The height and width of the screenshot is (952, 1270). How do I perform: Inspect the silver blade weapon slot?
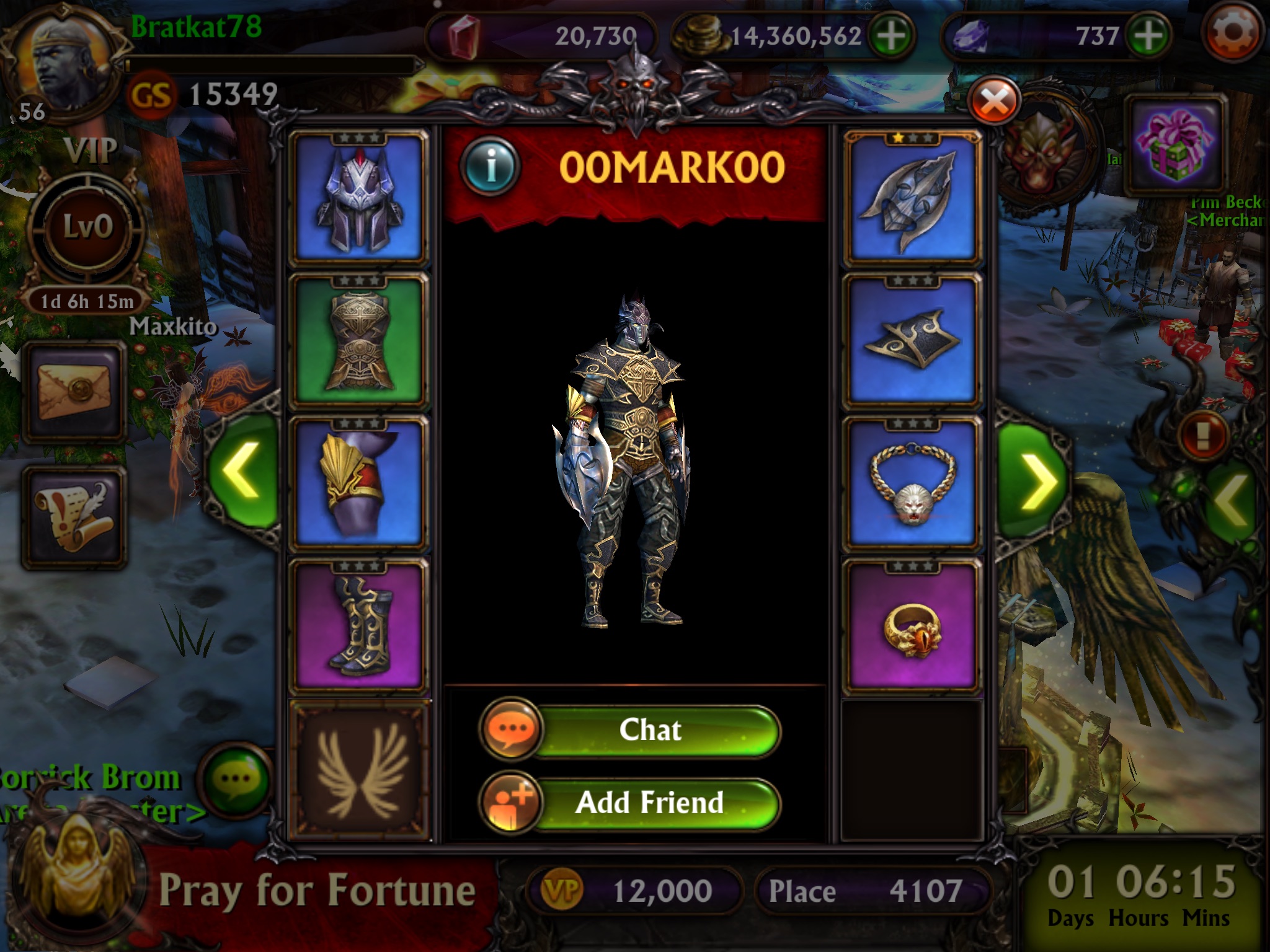(x=912, y=198)
